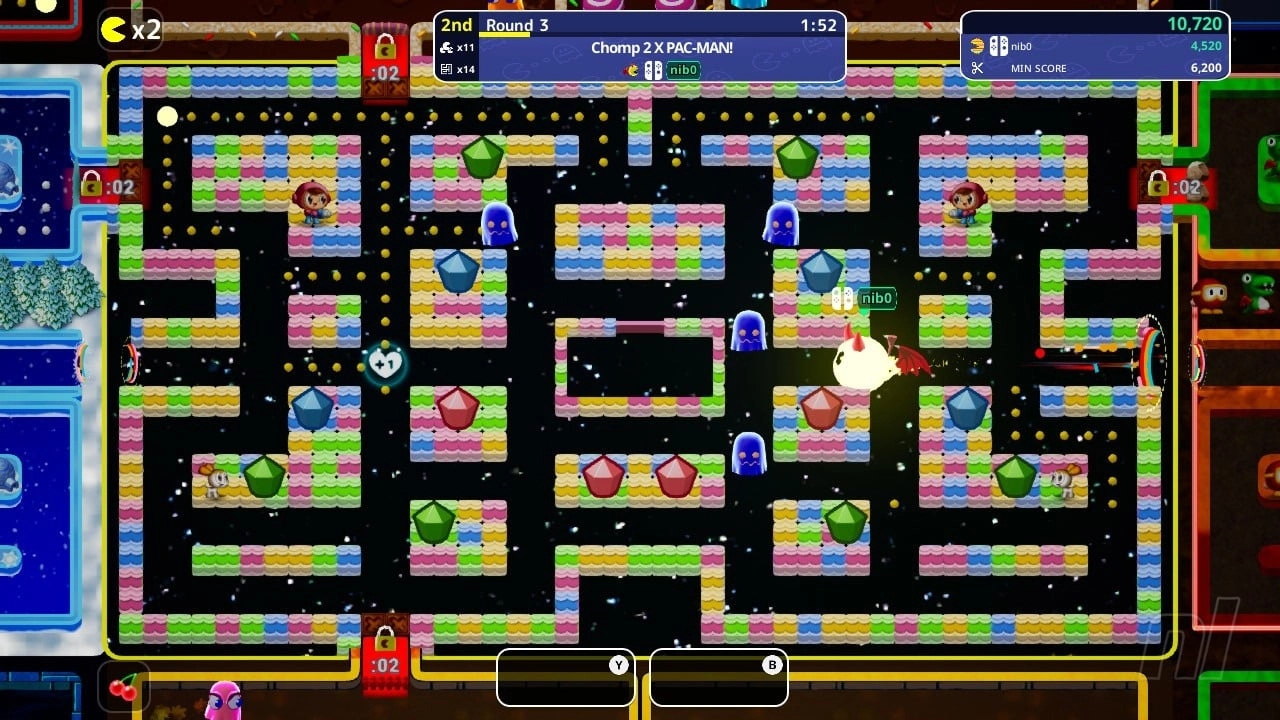Click the yellow progress underline beneath Round
Image resolution: width=1280 pixels, height=720 pixels.
505,34
